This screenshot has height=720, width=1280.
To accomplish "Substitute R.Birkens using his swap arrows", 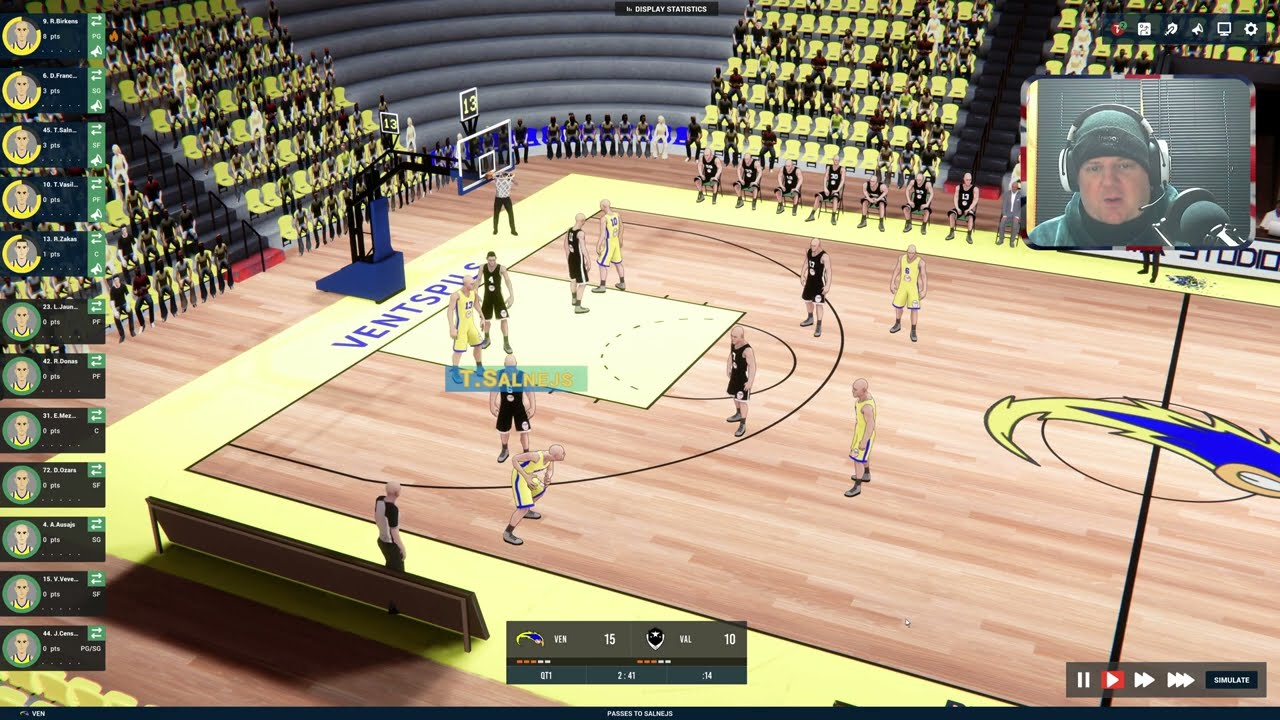I will (x=97, y=20).
